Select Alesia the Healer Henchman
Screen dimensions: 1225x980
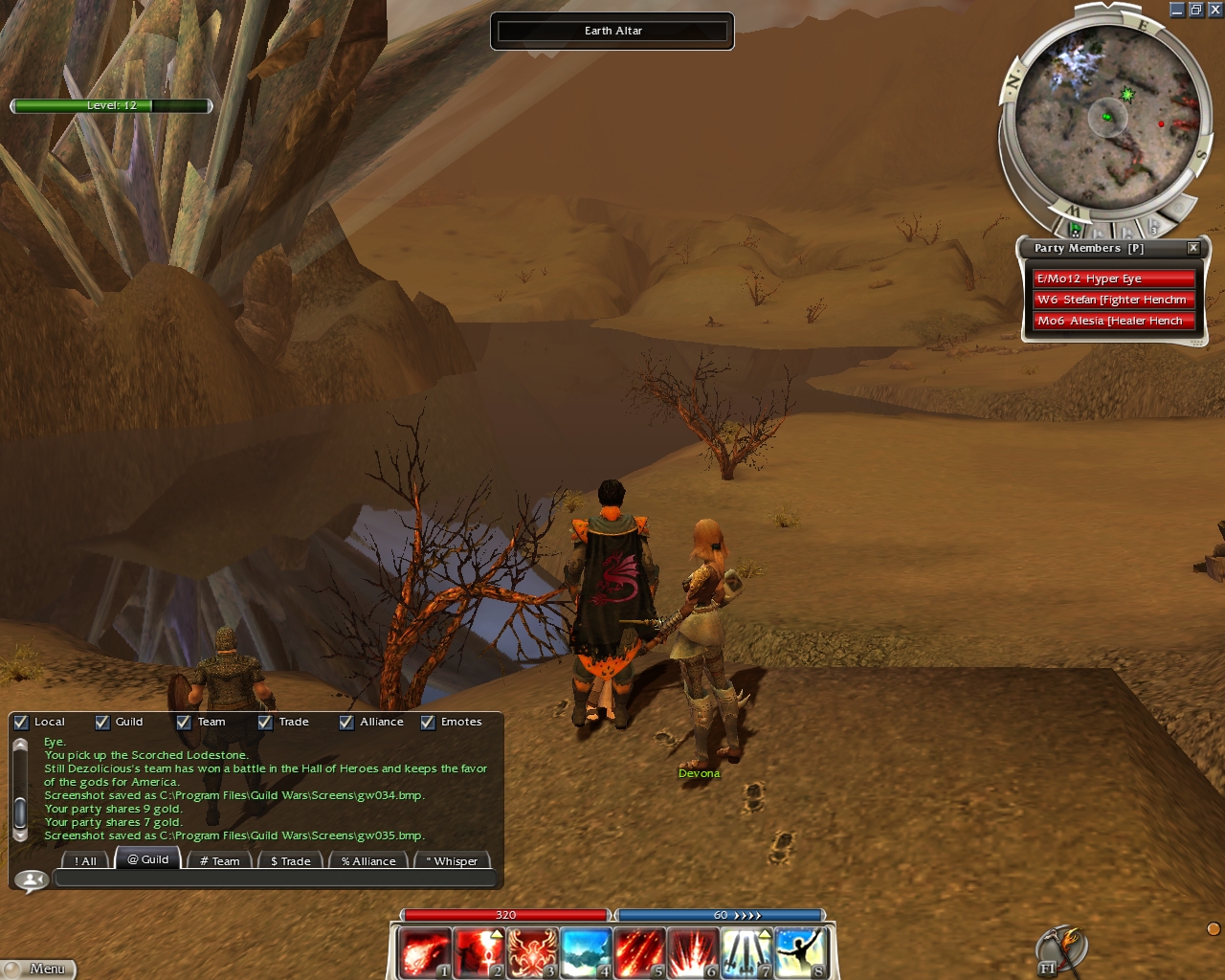pos(1113,321)
